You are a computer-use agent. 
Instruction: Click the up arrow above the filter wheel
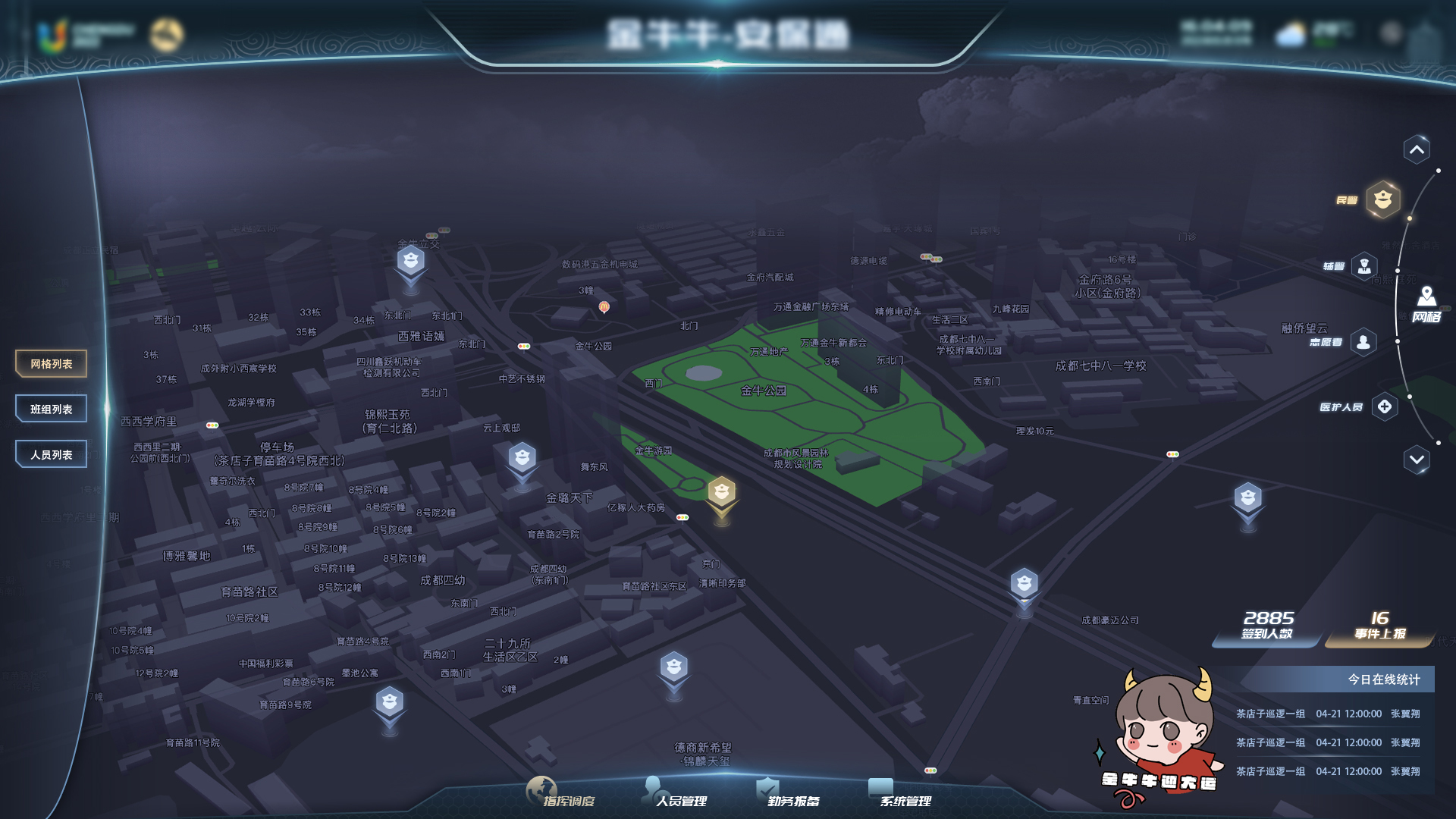coord(1417,149)
